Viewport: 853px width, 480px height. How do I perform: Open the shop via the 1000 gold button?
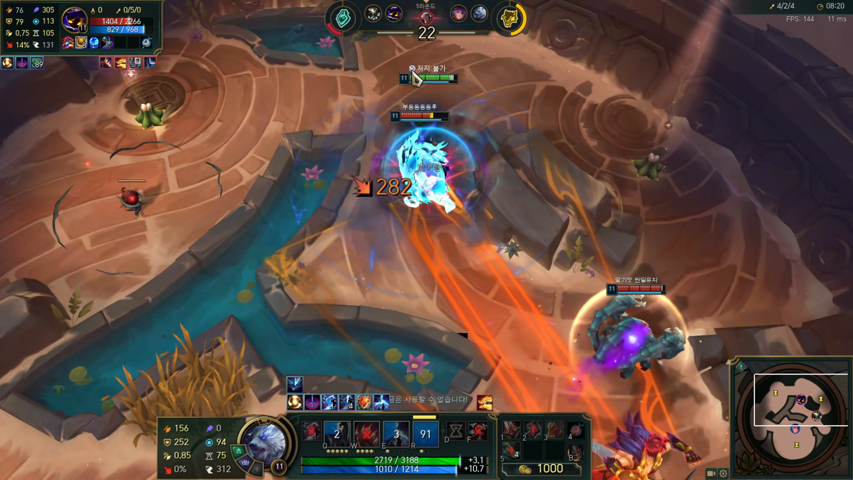[x=540, y=468]
